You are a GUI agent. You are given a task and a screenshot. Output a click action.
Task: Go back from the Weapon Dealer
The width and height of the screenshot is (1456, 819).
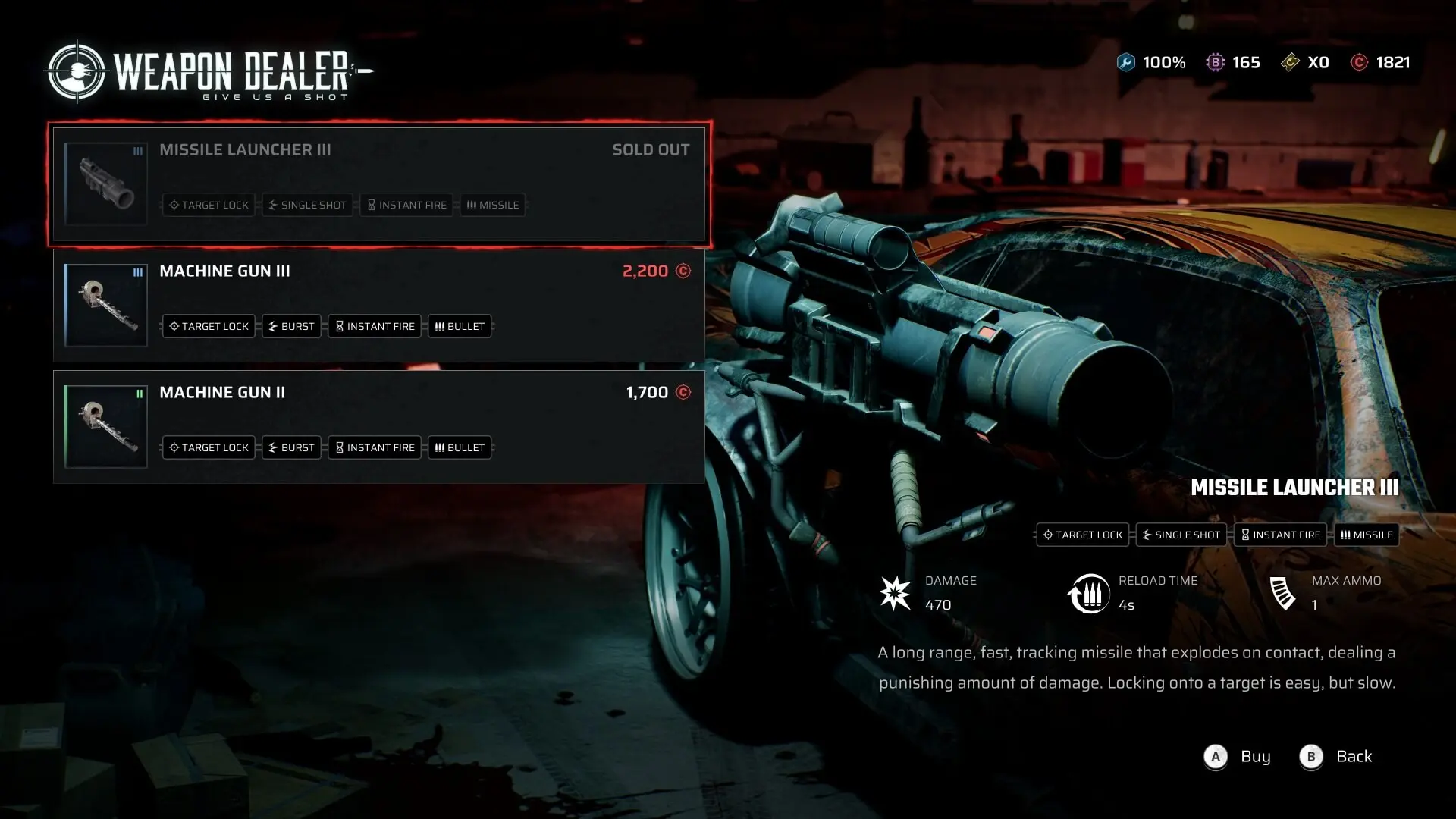click(x=1335, y=757)
